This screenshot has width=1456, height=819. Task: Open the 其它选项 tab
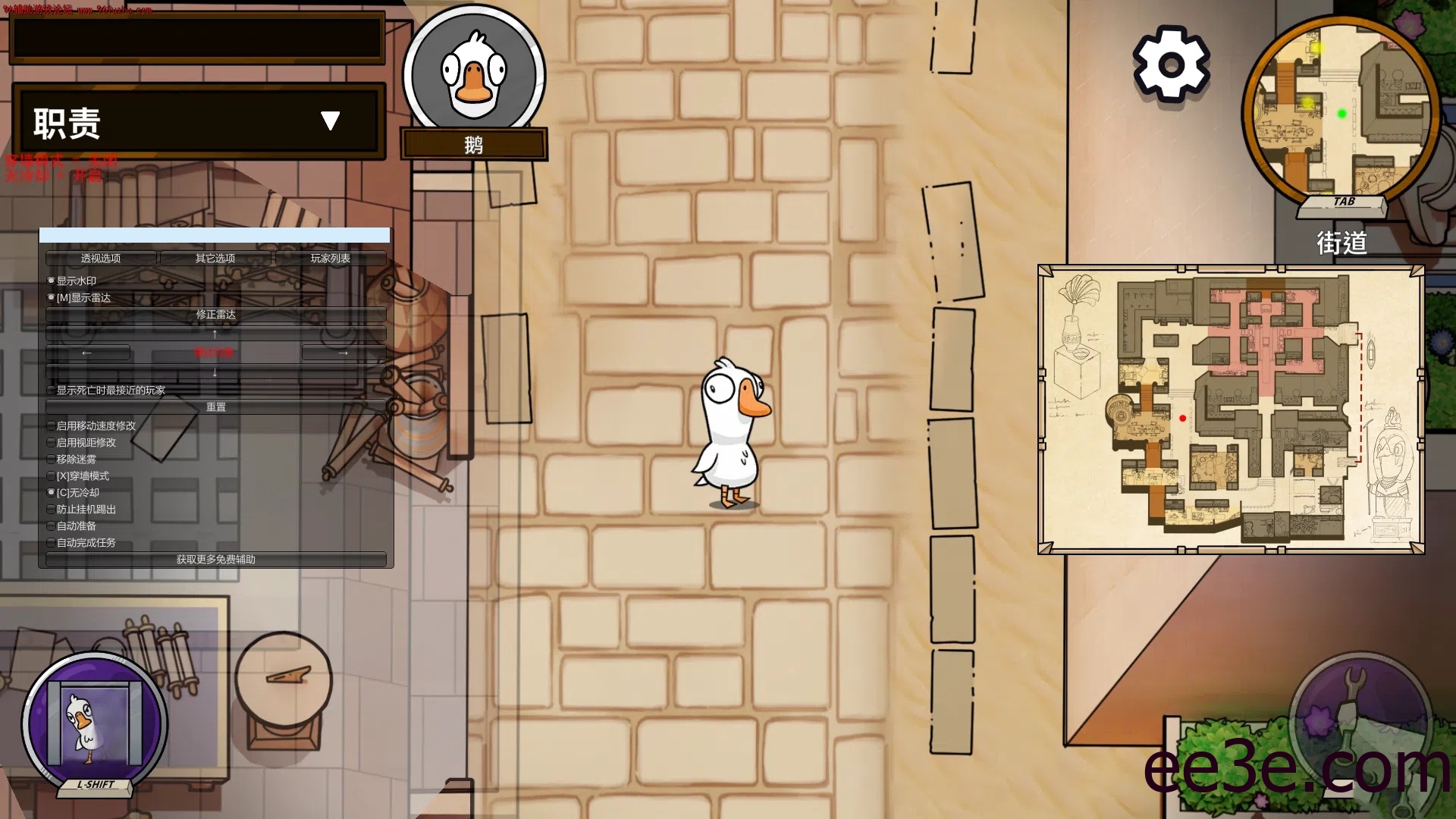[215, 258]
